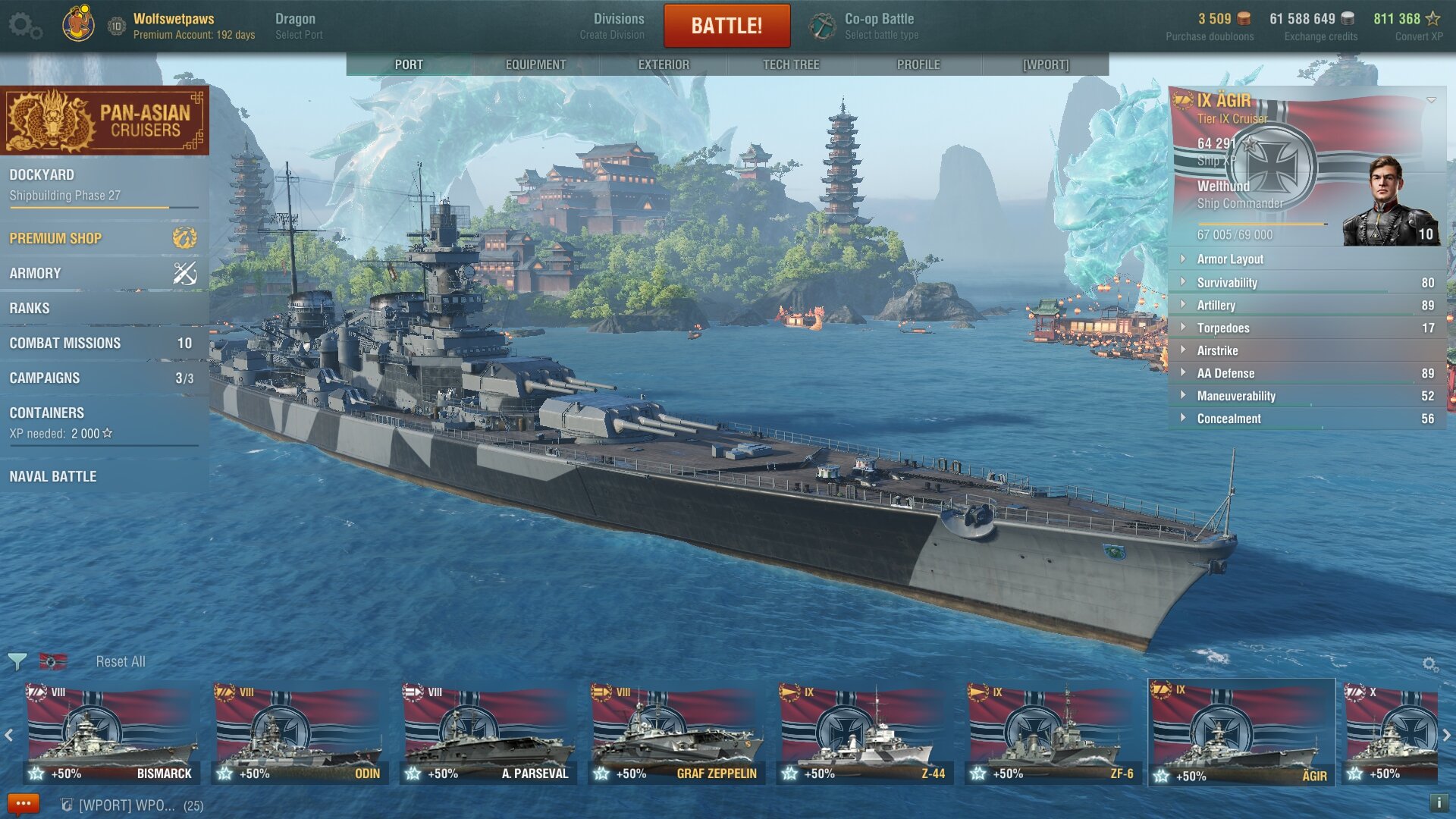Go to the Tech Tree tab
This screenshot has width=1456, height=819.
(791, 64)
